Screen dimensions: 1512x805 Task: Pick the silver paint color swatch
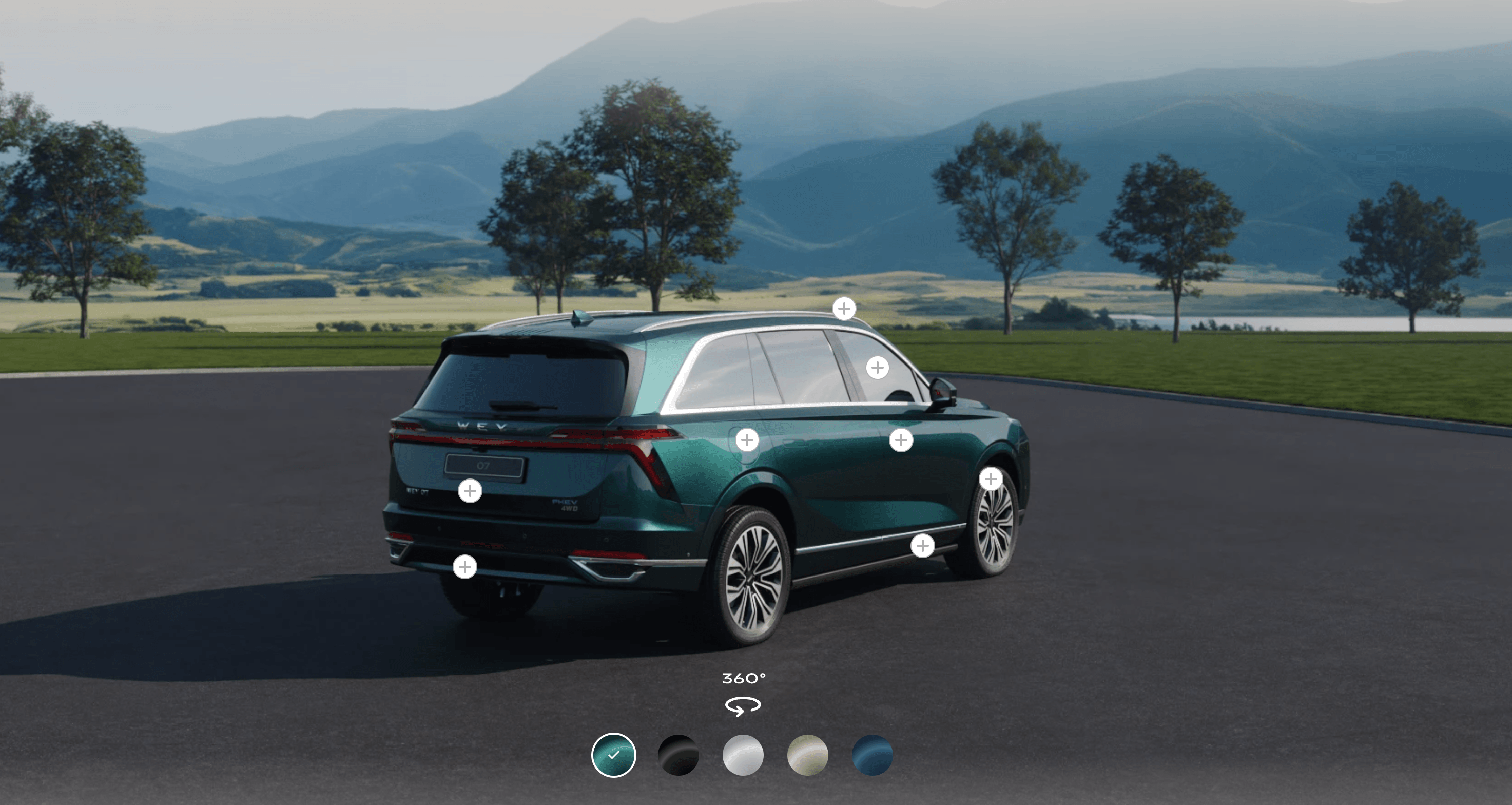point(743,755)
